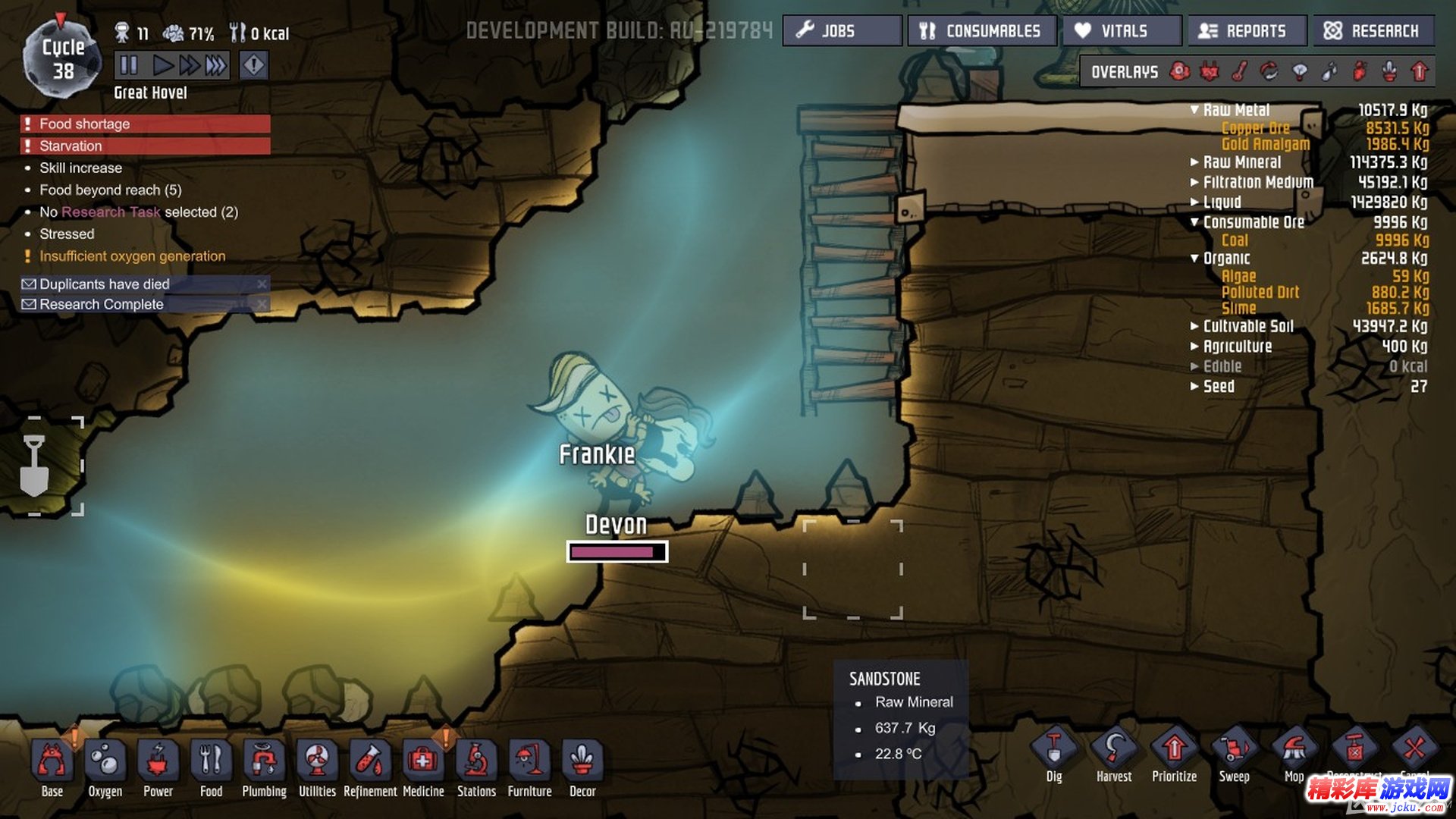
Task: Open the Research Complete message
Action: point(102,304)
